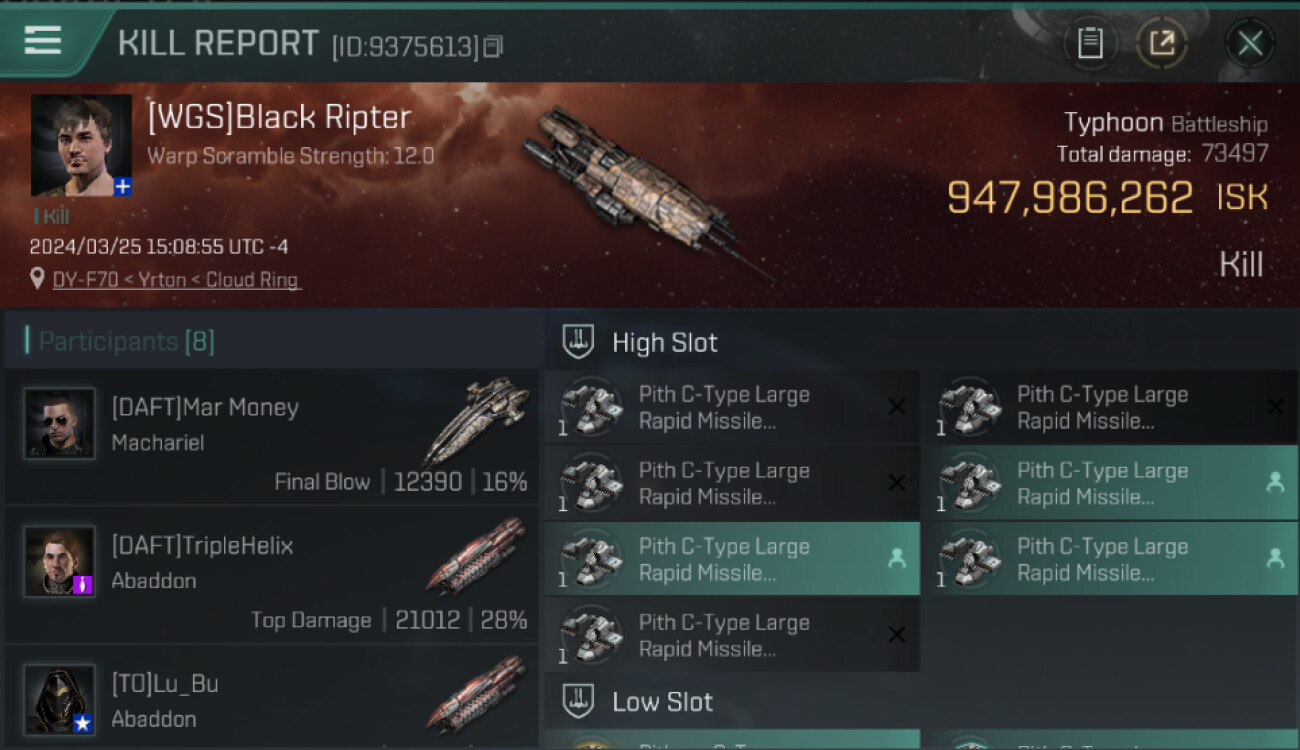Select participant Mar Money's row

point(272,440)
